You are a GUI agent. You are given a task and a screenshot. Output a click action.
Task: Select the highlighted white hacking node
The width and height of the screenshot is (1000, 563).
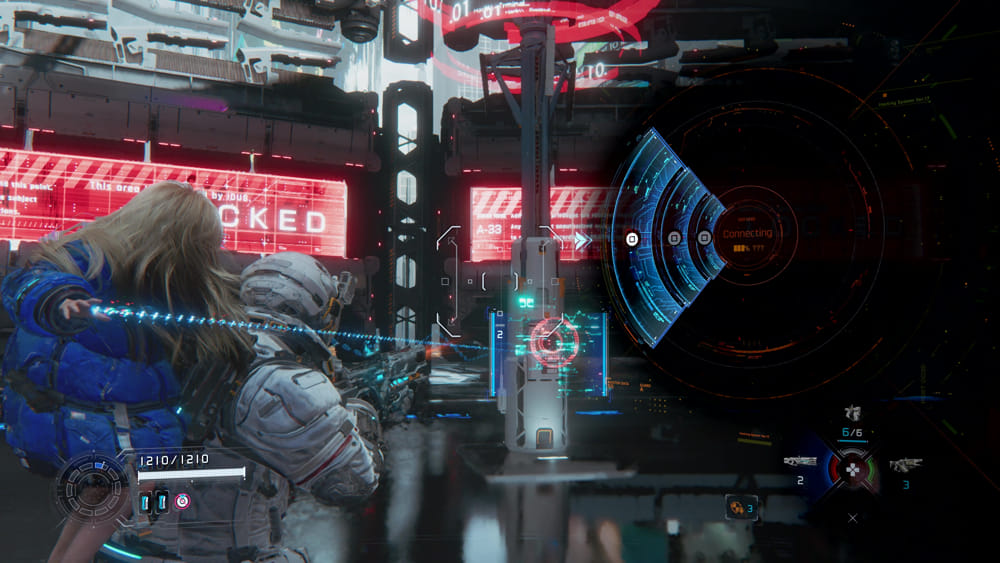click(x=632, y=238)
